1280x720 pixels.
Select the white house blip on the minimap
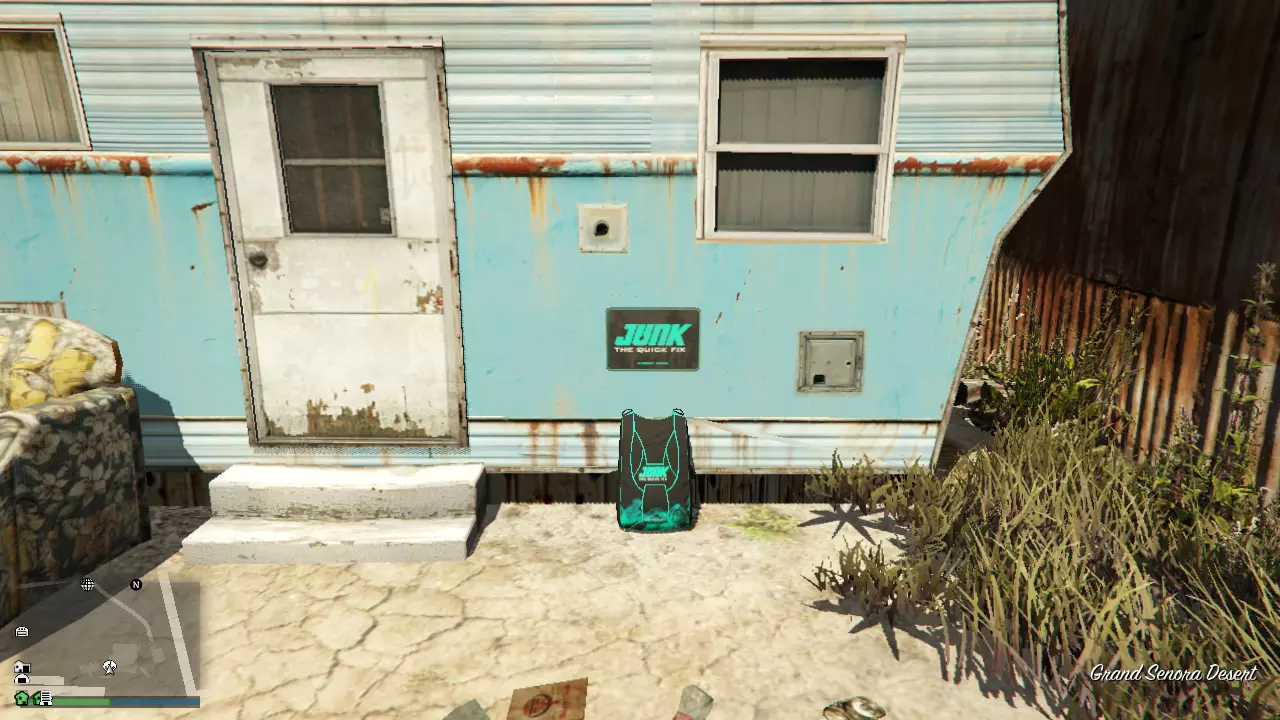[22, 667]
